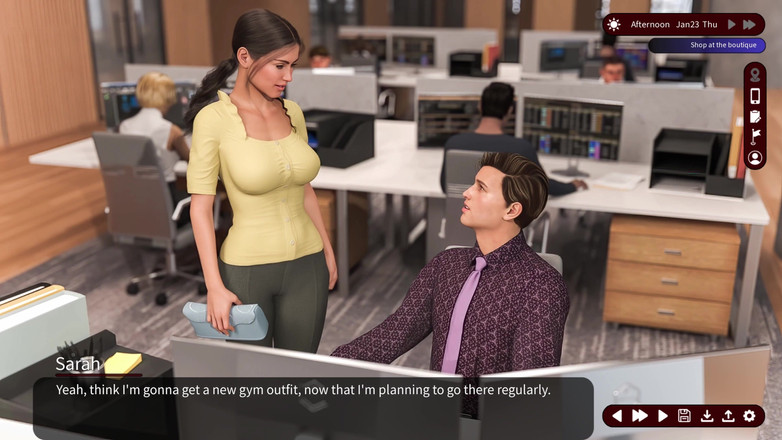This screenshot has width=782, height=440.
Task: Skip dialogue with bottom double-arrow button
Action: click(640, 416)
